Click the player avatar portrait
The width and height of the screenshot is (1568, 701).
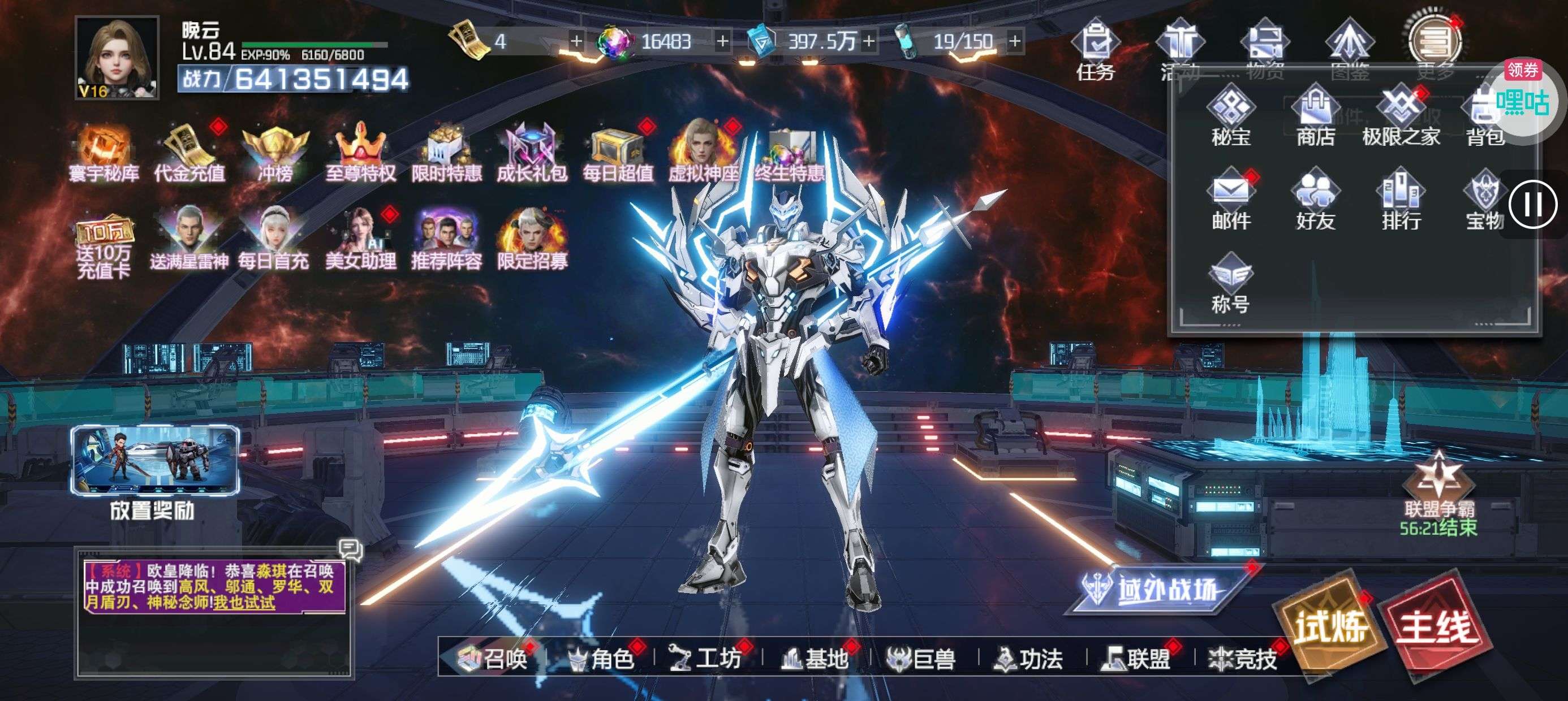click(118, 58)
